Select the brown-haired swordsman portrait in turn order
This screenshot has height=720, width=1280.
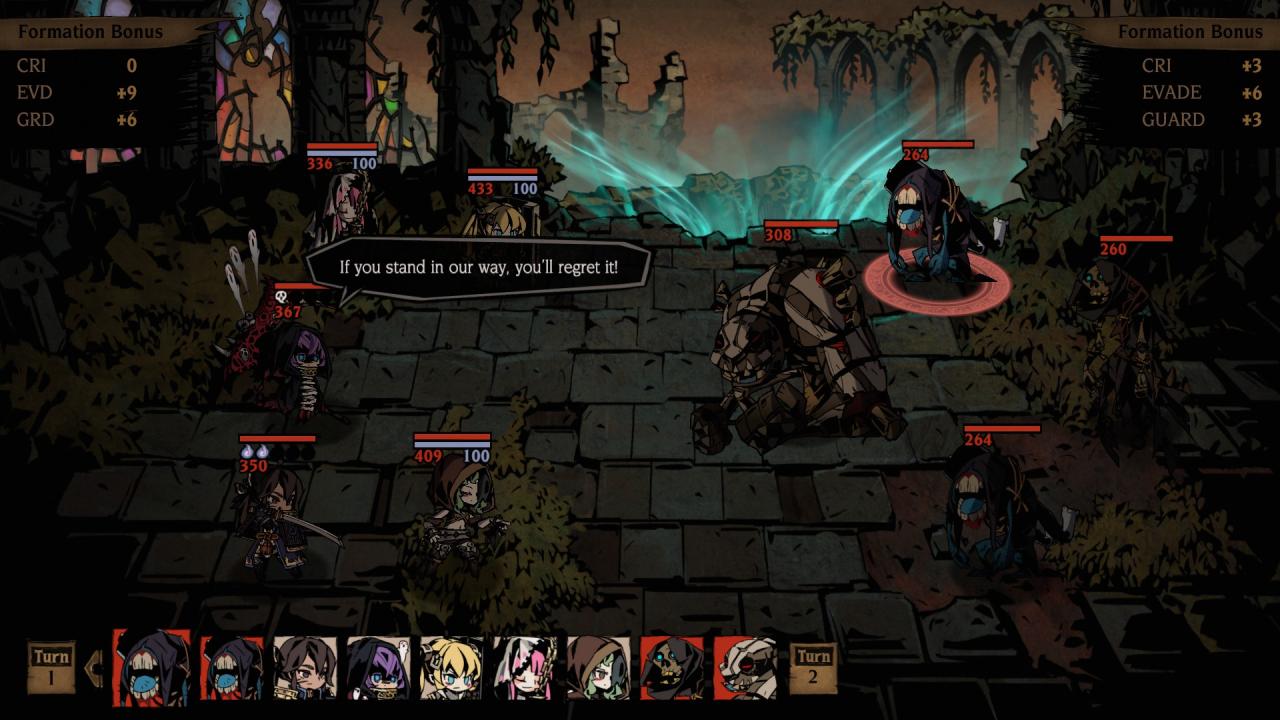coord(304,668)
